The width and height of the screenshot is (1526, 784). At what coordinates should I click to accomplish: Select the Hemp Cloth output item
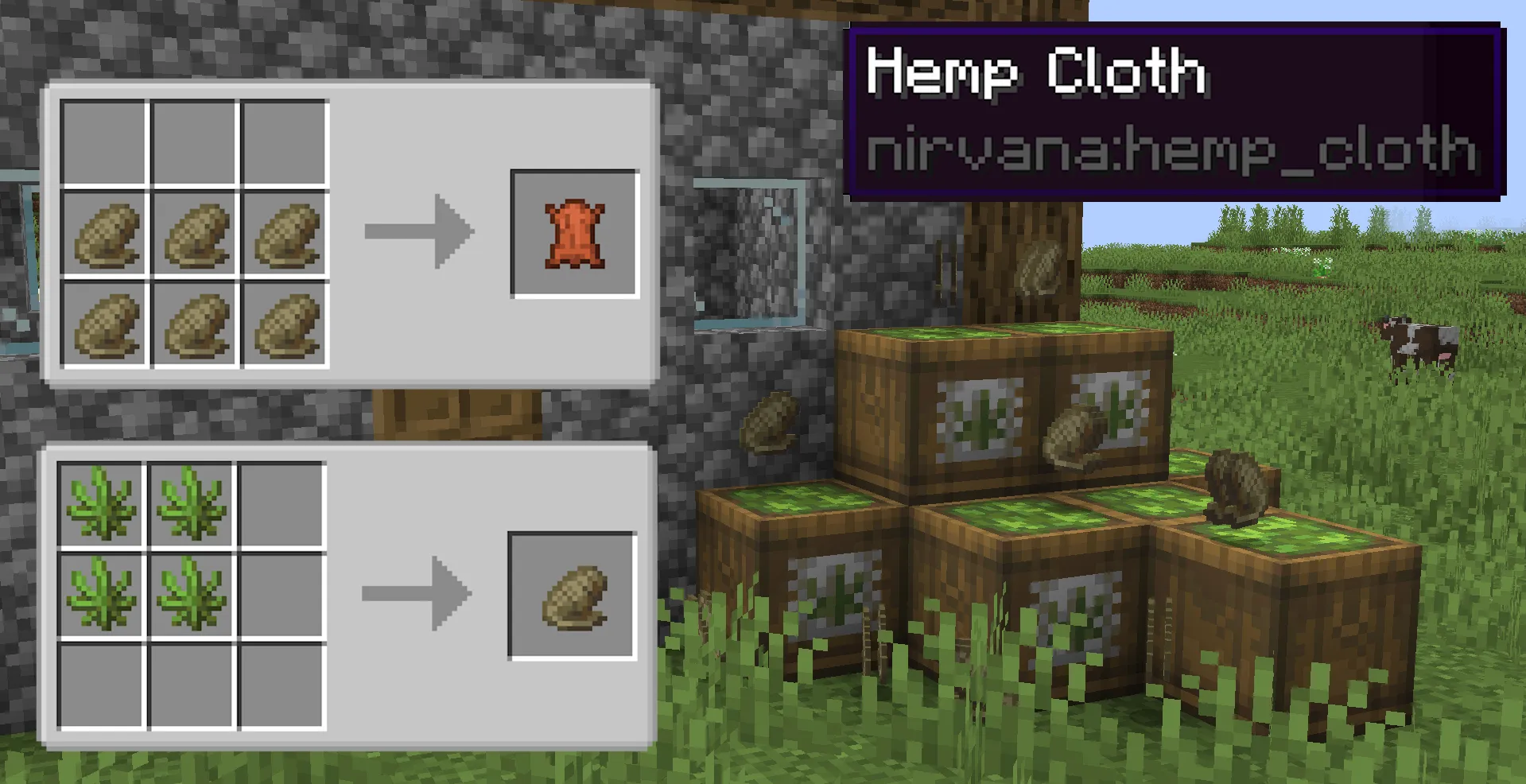(575, 235)
